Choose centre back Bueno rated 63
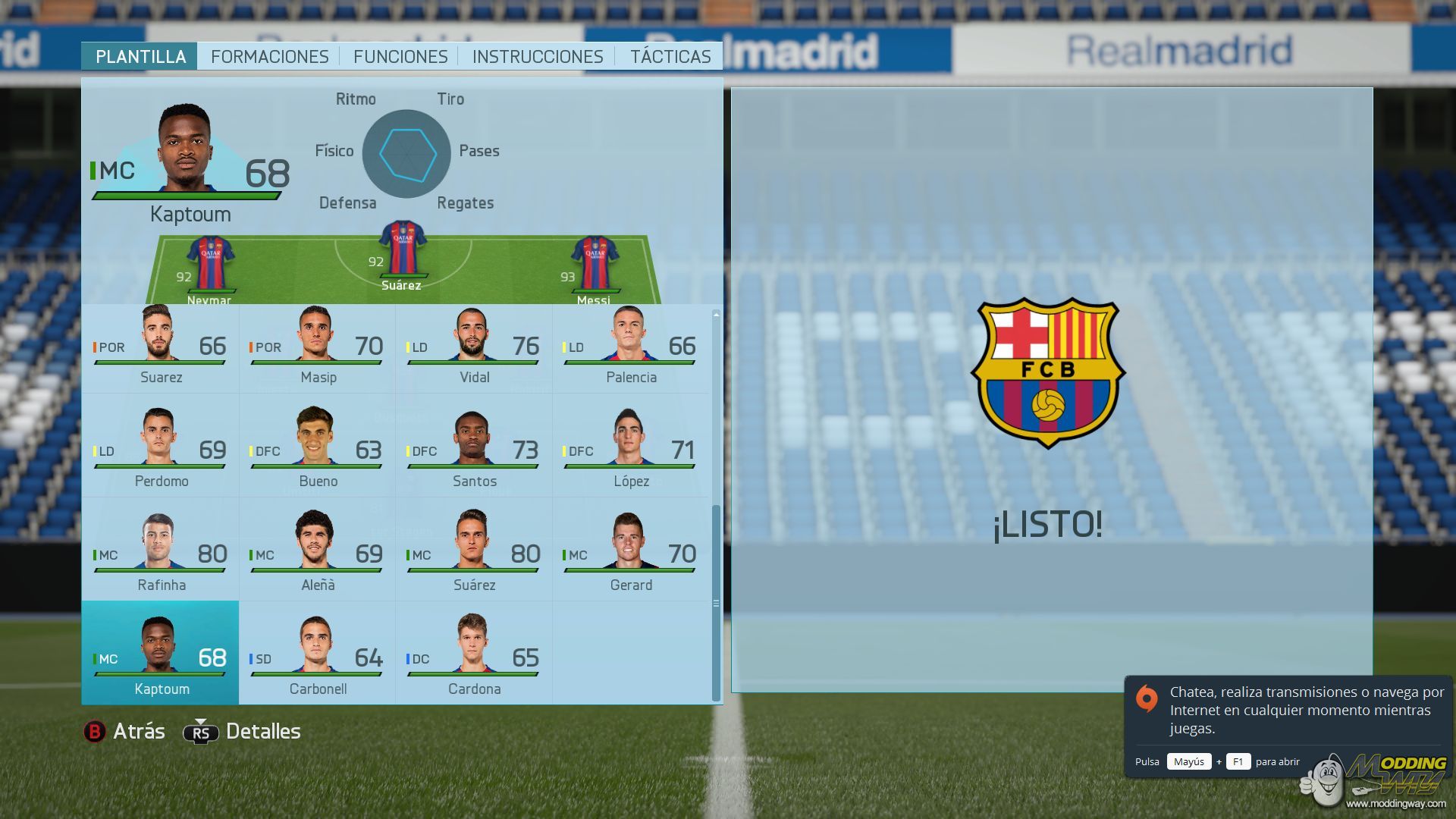This screenshot has width=1456, height=819. pos(317,451)
